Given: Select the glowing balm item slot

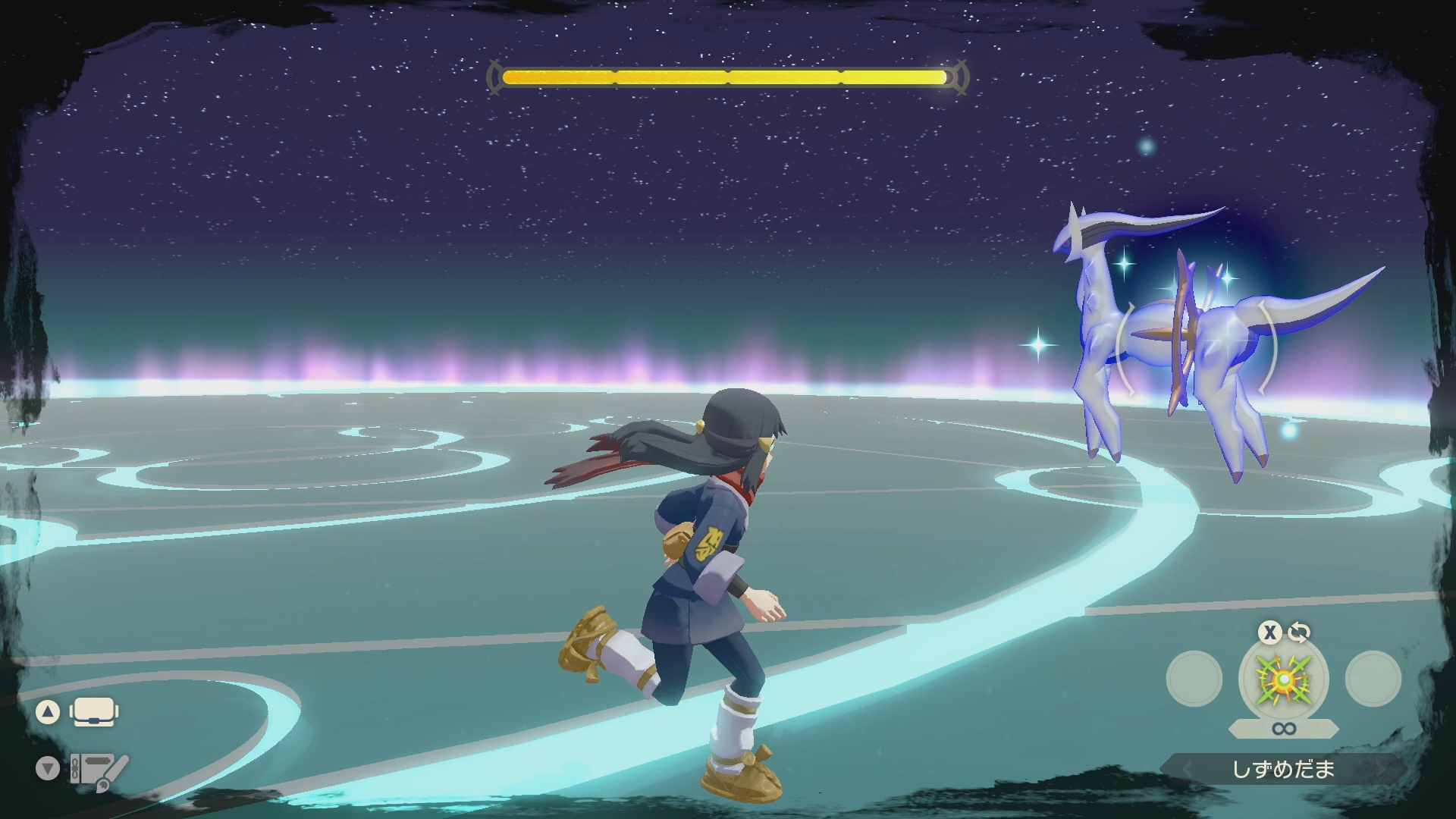Looking at the screenshot, I should [1283, 679].
